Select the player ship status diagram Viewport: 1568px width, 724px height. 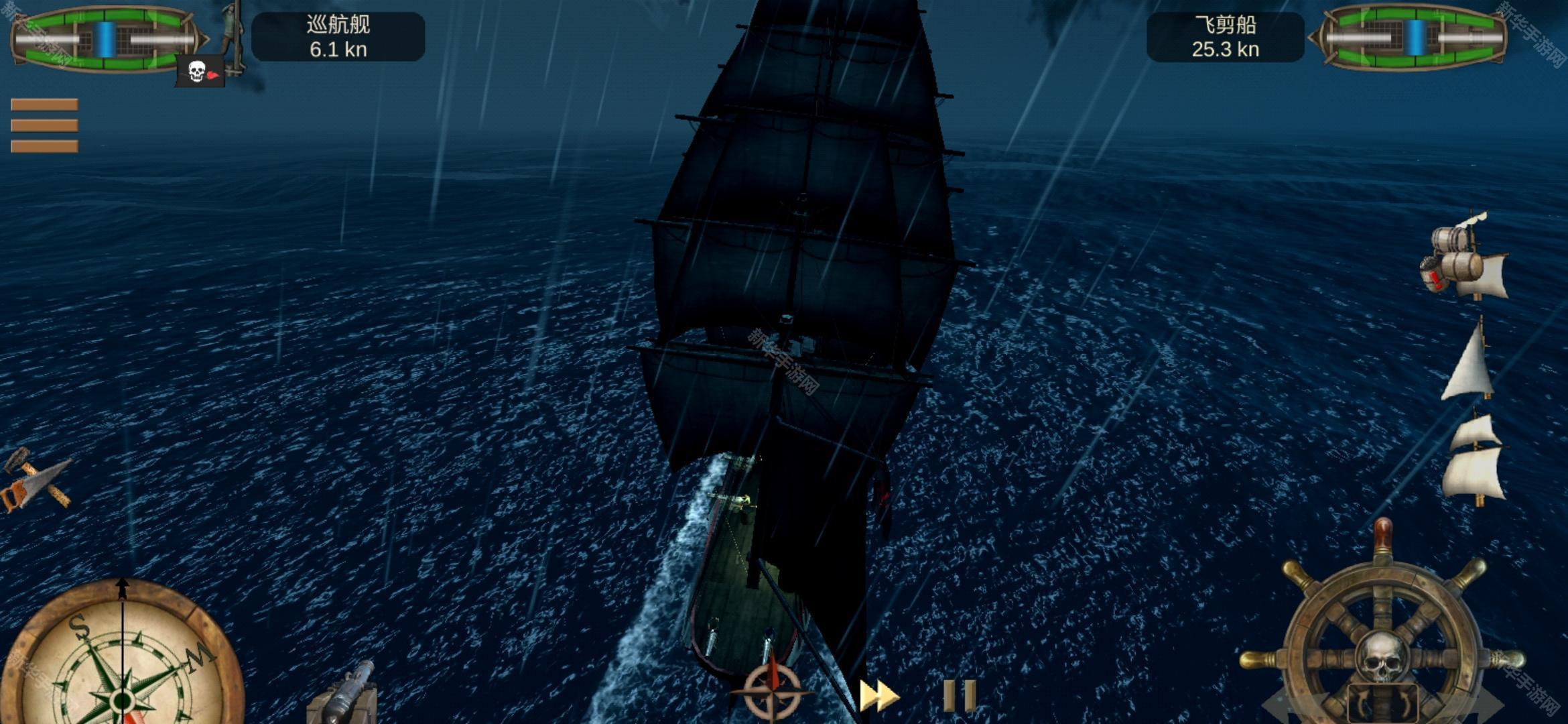[x=105, y=39]
